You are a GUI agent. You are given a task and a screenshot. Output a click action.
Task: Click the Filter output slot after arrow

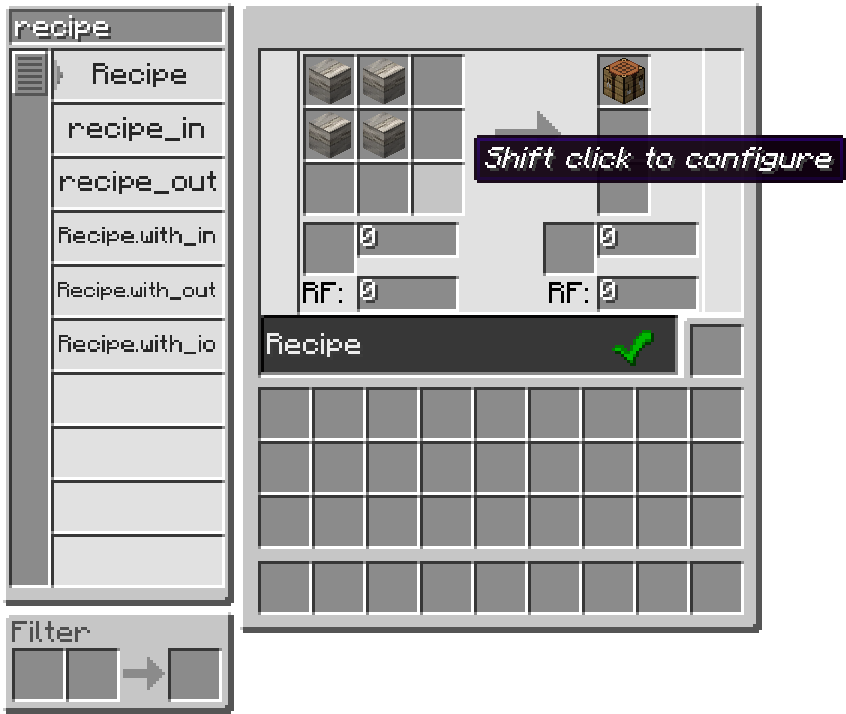(194, 675)
